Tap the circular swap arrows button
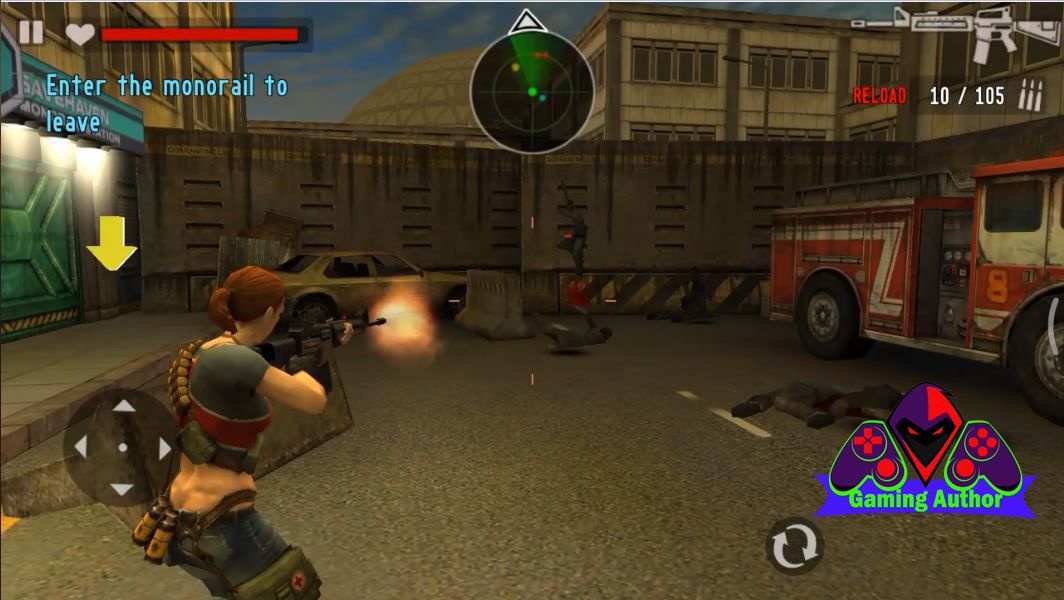This screenshot has height=600, width=1064. pyautogui.click(x=794, y=546)
